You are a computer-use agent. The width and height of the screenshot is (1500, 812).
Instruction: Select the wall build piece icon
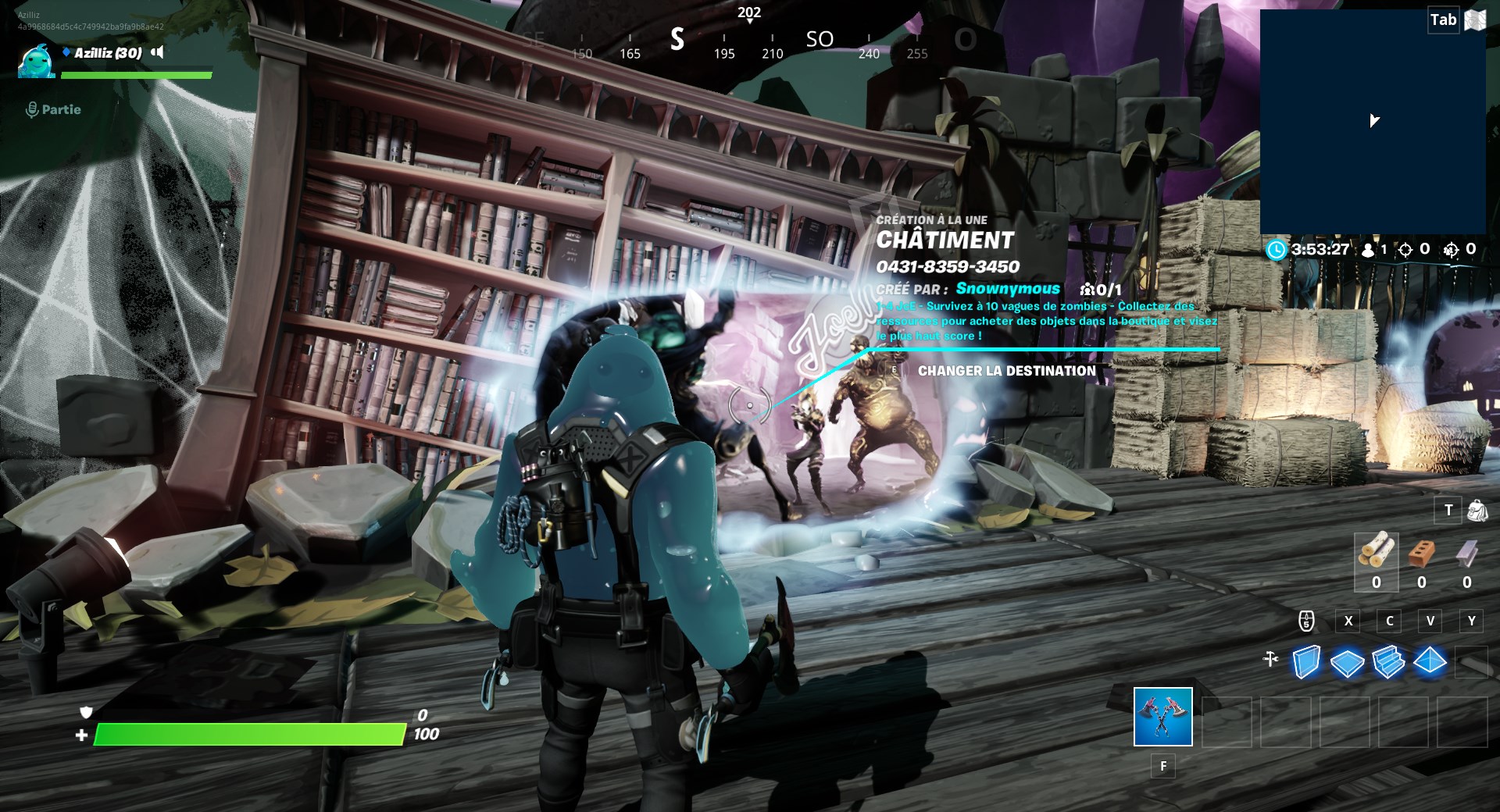pyautogui.click(x=1306, y=662)
